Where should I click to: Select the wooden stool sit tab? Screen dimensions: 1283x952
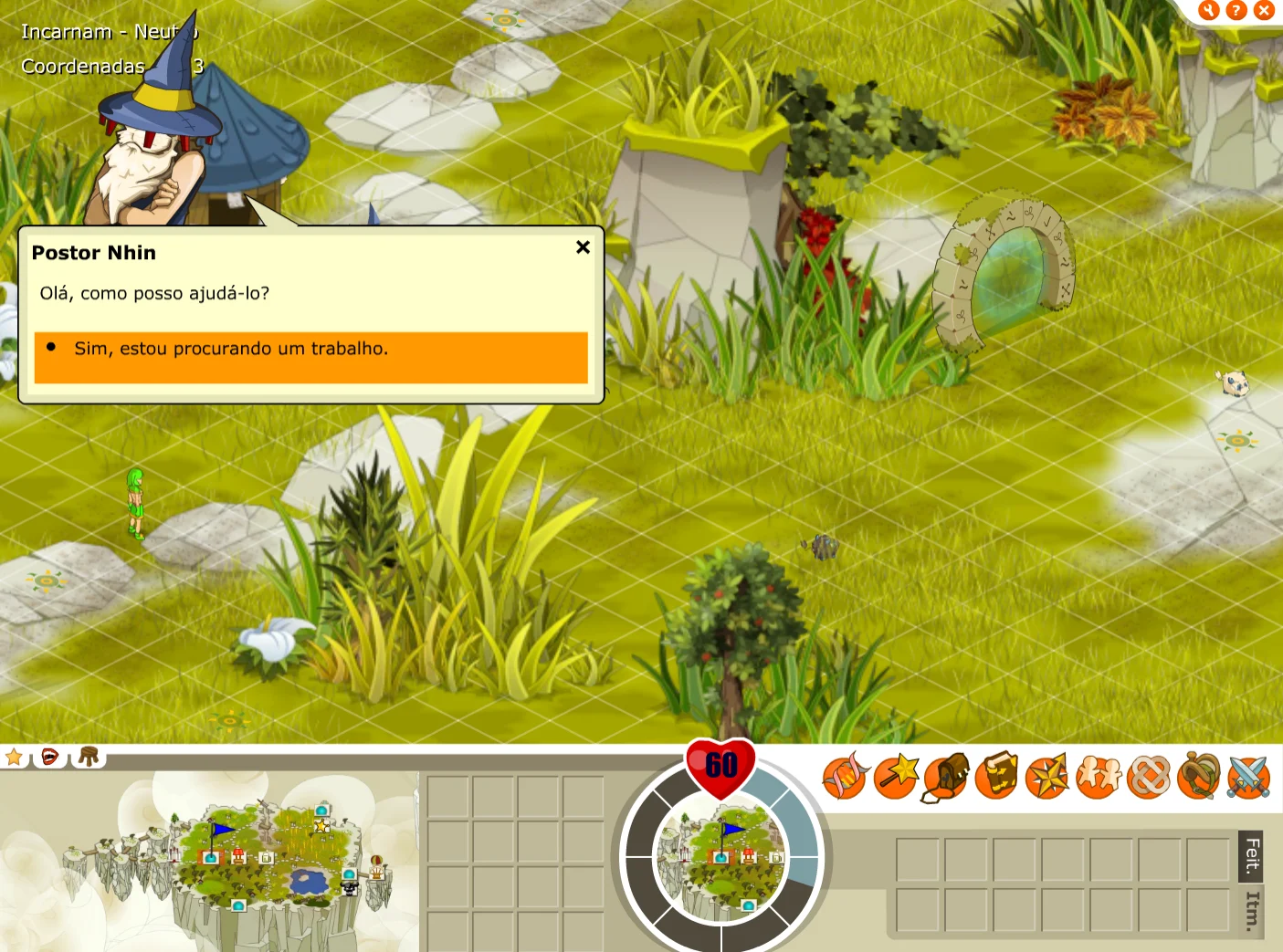point(89,757)
